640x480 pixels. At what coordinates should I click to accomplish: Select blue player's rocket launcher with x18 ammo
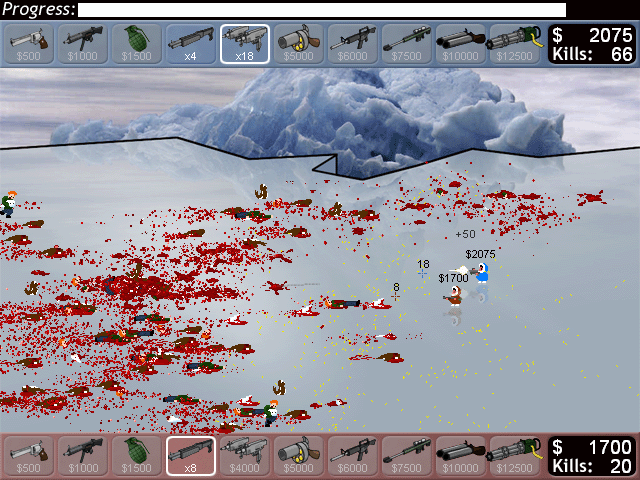(x=245, y=45)
